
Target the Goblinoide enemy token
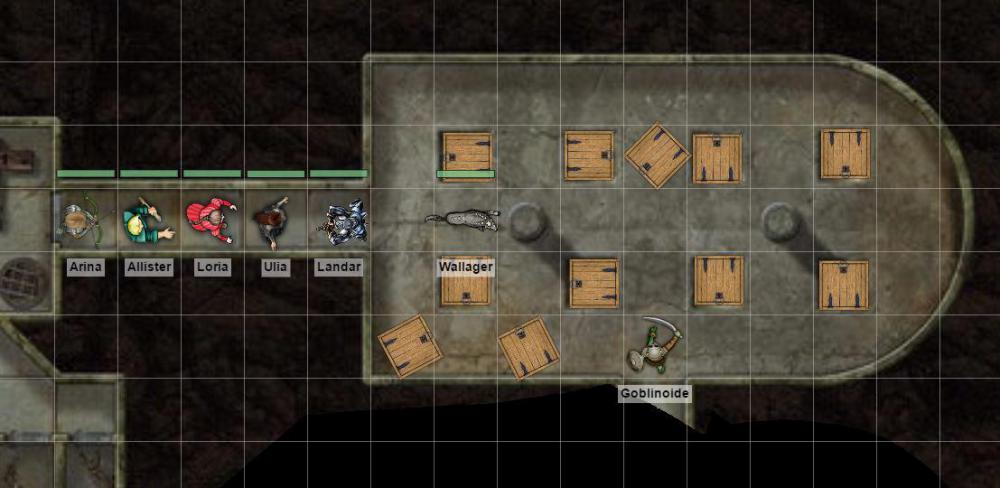pyautogui.click(x=655, y=346)
